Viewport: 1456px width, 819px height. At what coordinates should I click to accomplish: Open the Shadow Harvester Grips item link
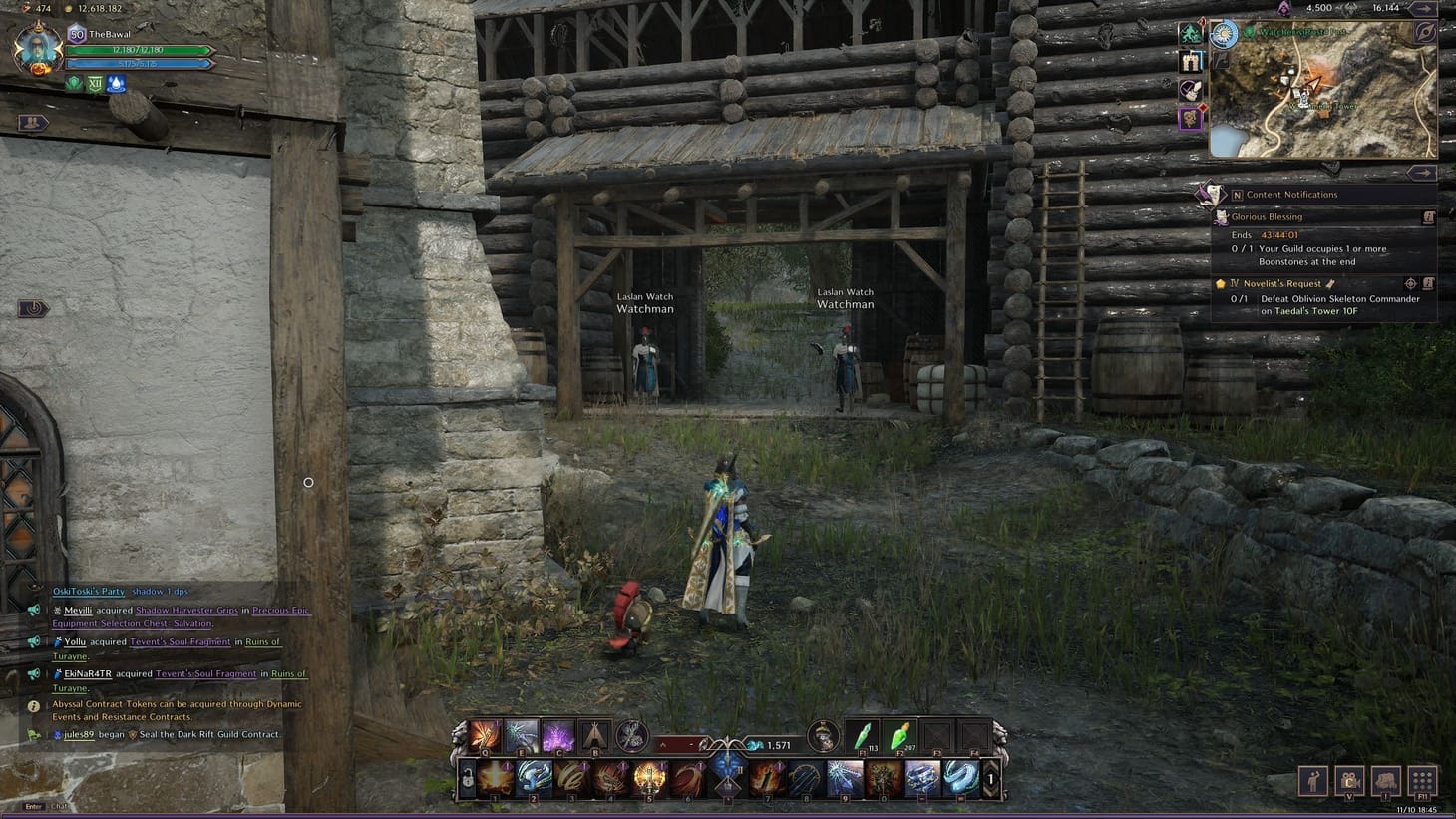pos(187,610)
